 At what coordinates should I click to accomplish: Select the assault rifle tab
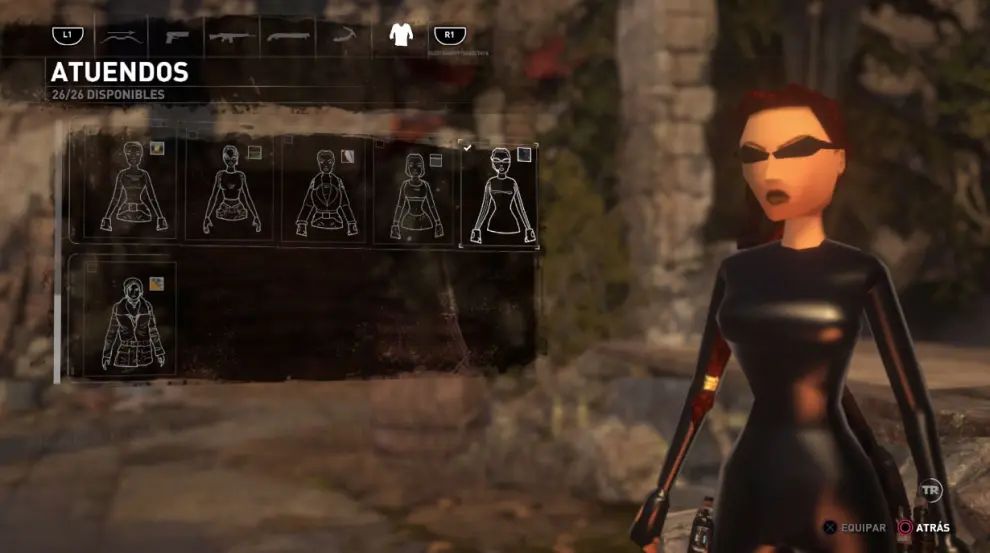231,37
